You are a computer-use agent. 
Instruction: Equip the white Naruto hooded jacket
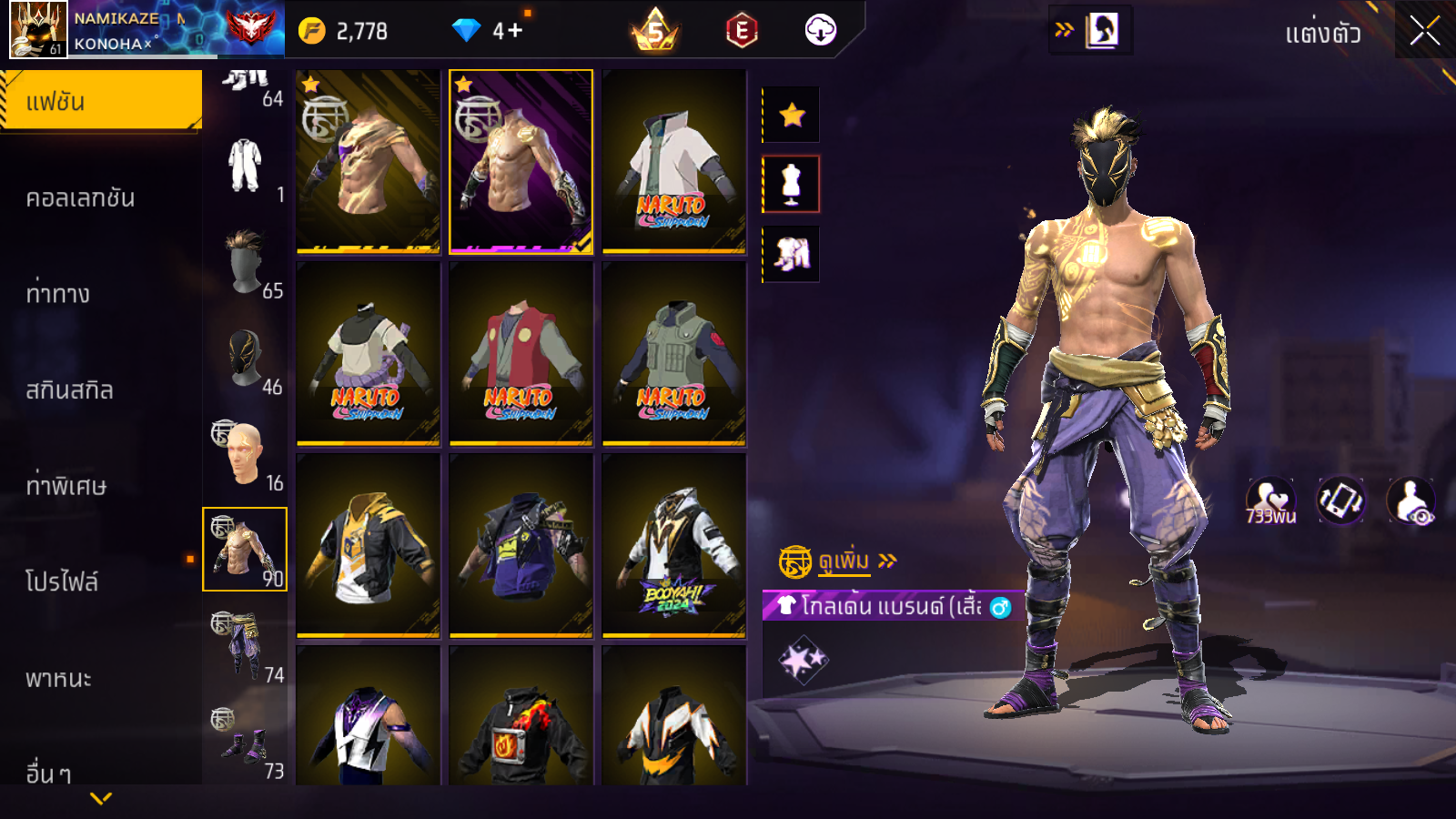(673, 162)
